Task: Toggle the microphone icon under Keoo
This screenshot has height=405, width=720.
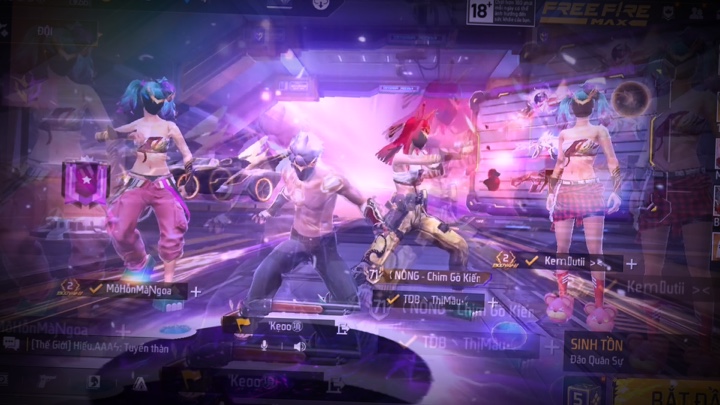Action: pyautogui.click(x=265, y=346)
